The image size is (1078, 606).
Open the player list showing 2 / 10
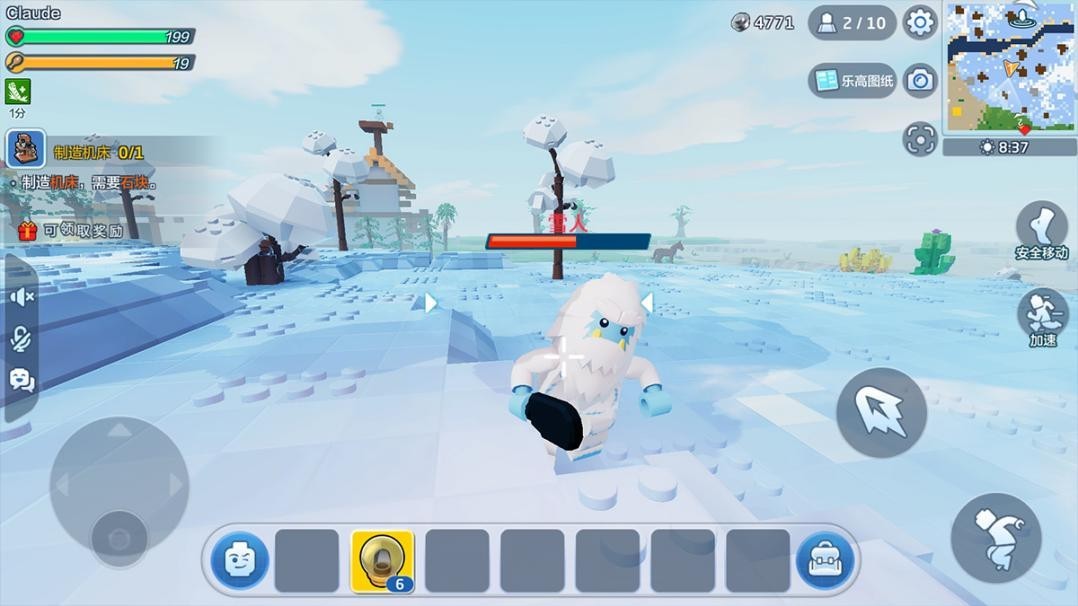pos(852,22)
